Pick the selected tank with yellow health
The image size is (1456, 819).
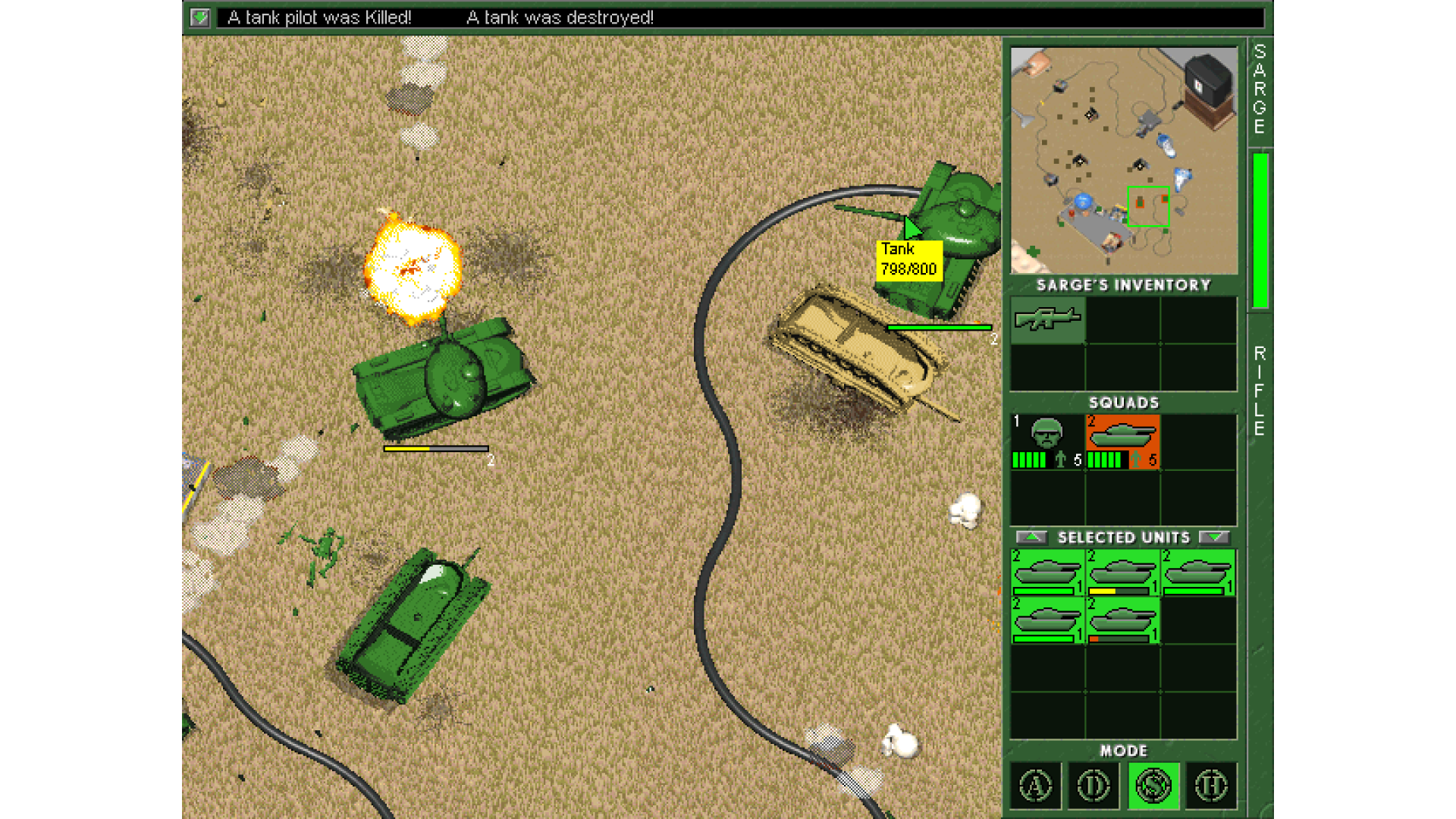1122,573
